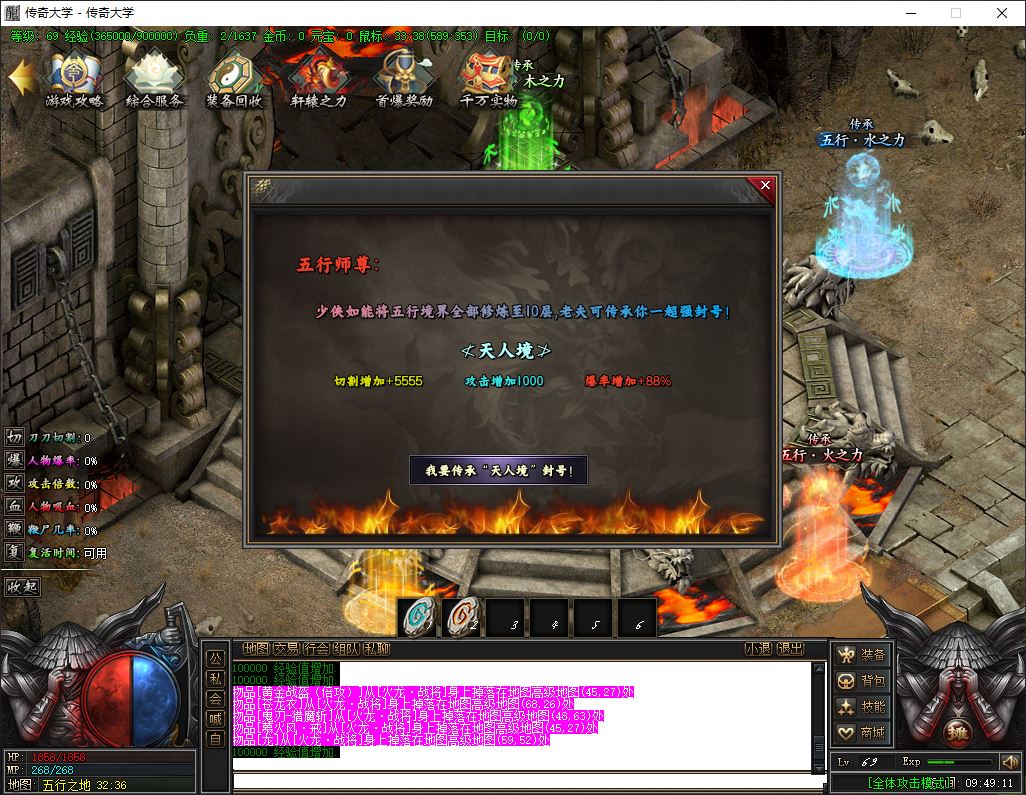
Task: Open the 背包 backpack
Action: tap(862, 681)
